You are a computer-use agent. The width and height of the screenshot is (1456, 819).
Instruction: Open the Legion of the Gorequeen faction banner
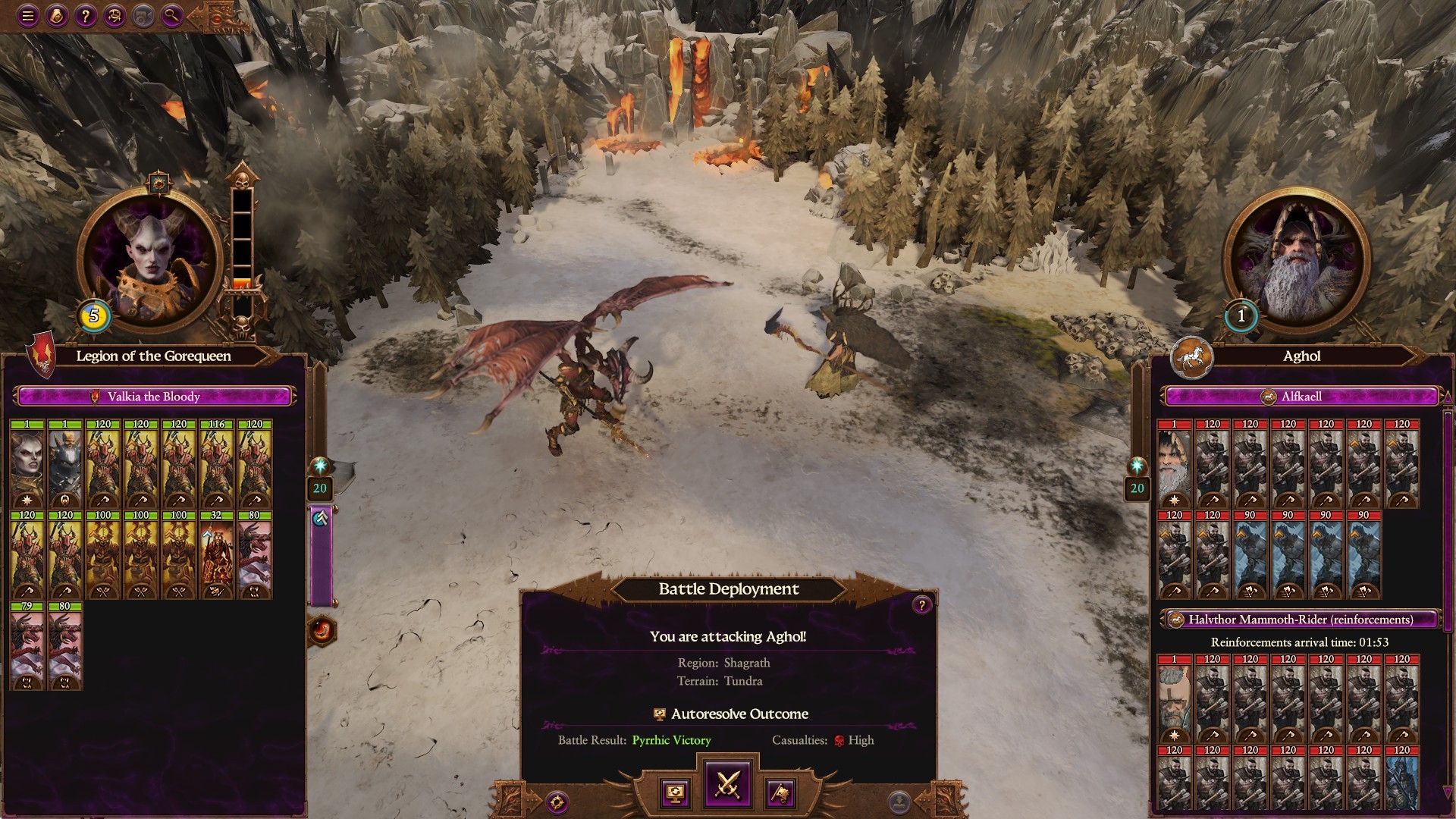pos(153,356)
